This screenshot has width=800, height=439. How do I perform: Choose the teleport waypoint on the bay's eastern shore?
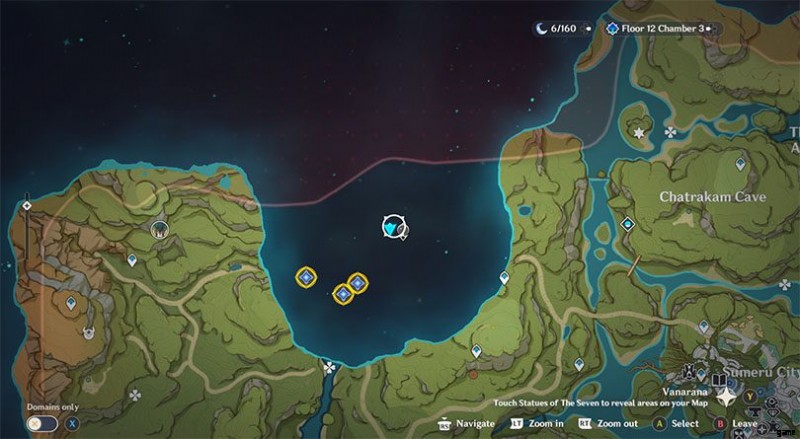point(506,279)
